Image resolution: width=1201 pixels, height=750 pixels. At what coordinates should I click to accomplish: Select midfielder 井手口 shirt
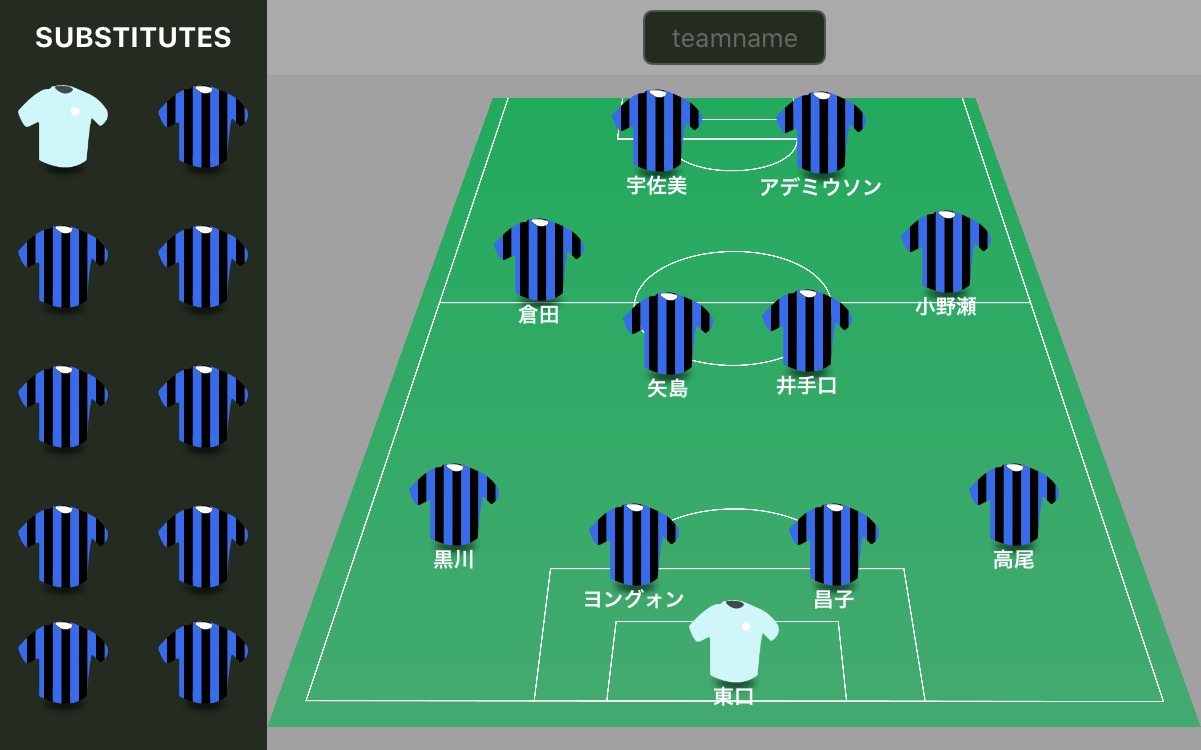pos(807,331)
